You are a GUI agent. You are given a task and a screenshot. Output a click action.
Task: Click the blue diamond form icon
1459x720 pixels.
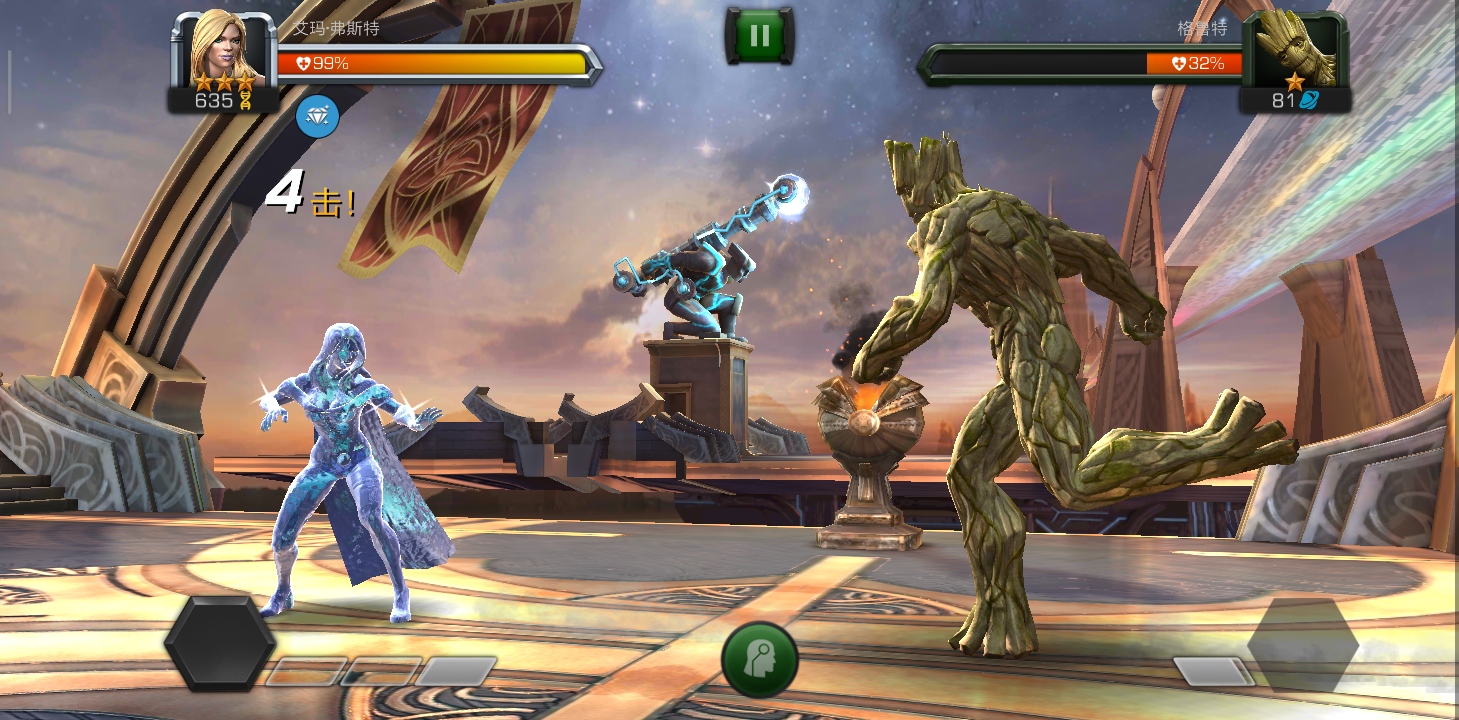pos(318,117)
